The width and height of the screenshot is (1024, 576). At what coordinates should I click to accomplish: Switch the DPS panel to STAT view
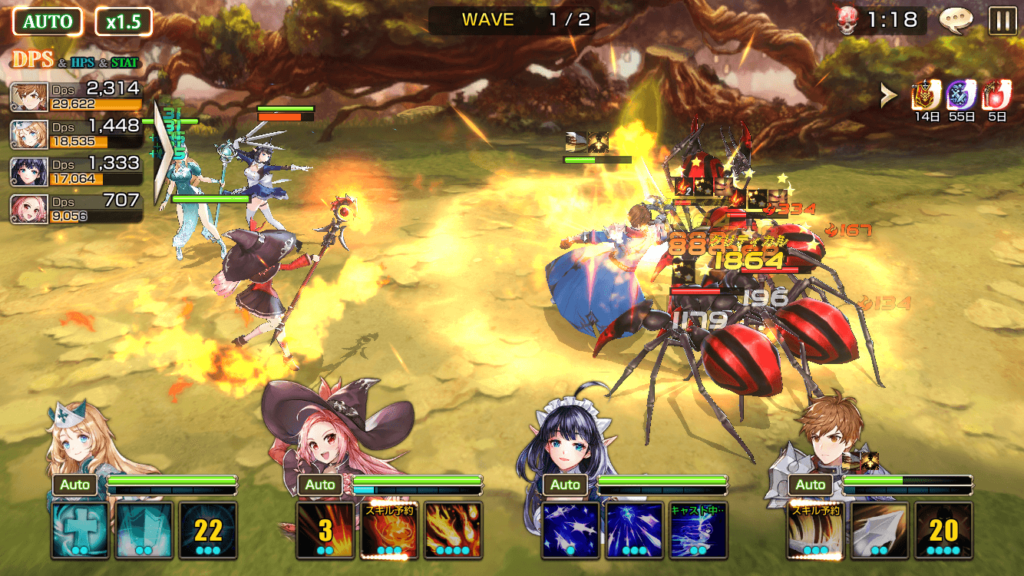[125, 63]
